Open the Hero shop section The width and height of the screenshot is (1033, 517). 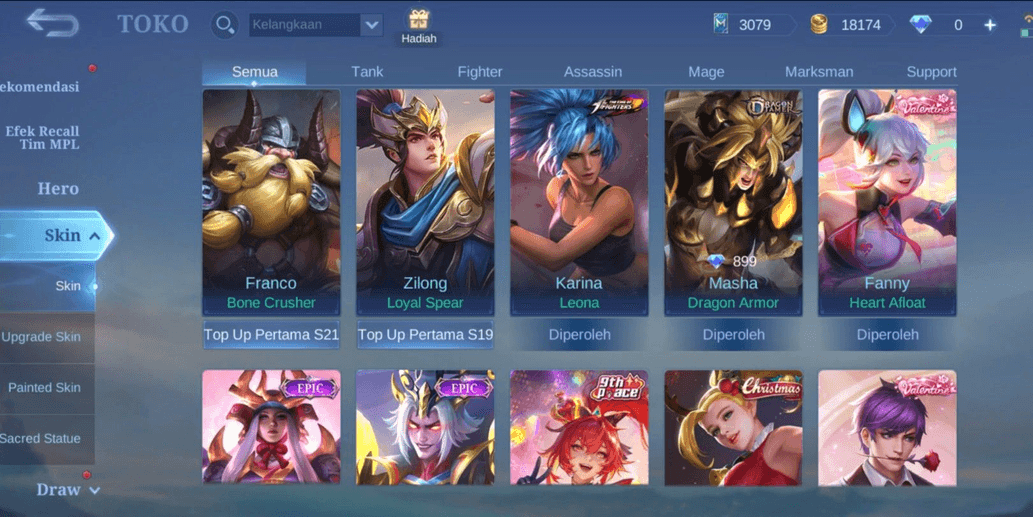click(58, 188)
